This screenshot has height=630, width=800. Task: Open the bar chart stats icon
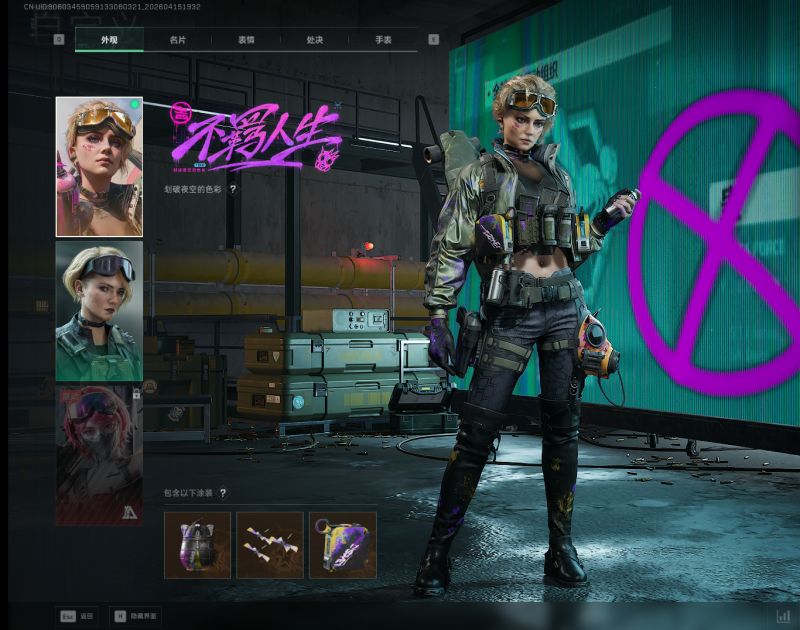point(783,617)
